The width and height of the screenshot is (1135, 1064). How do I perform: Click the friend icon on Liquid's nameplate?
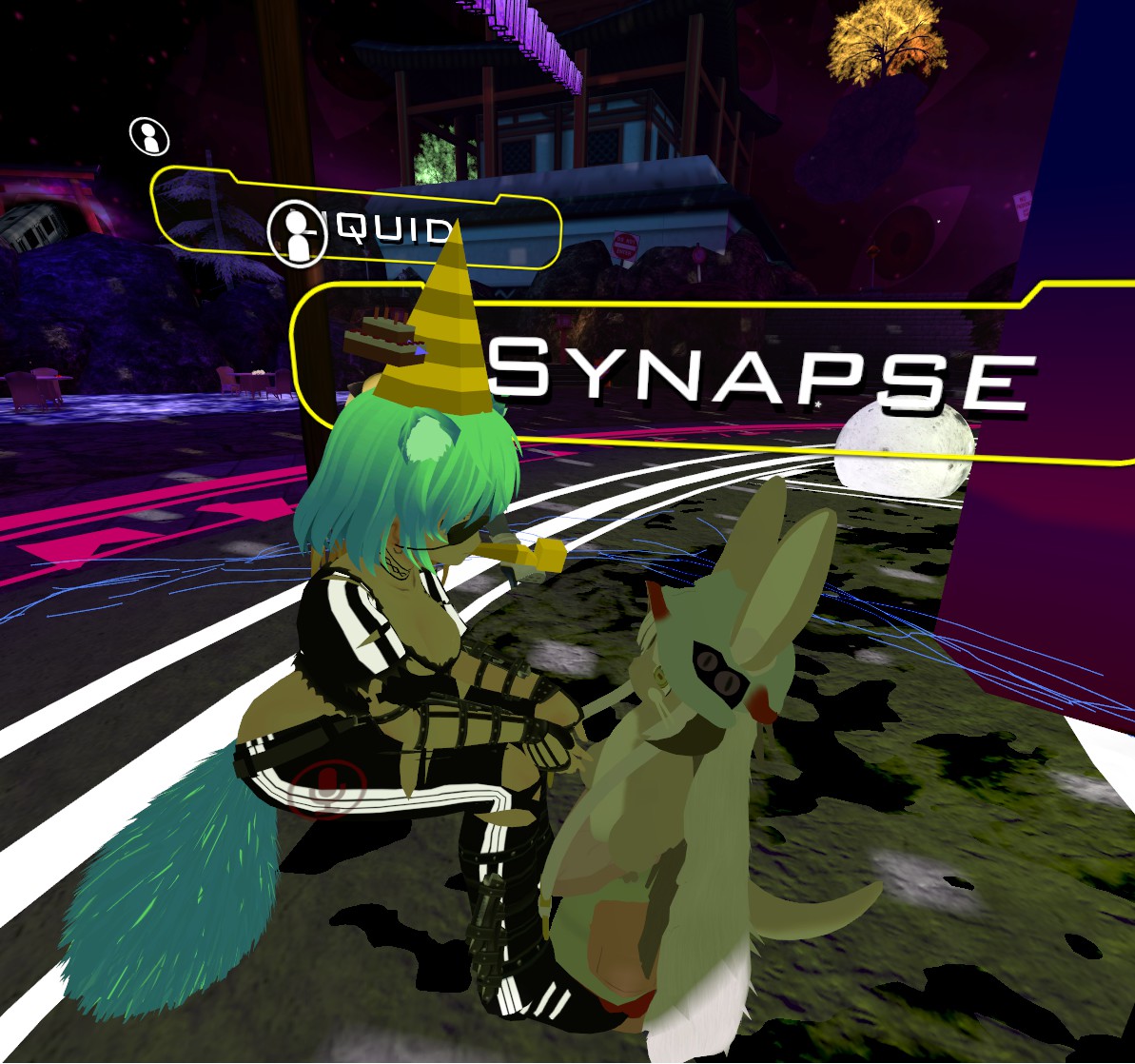click(x=297, y=233)
